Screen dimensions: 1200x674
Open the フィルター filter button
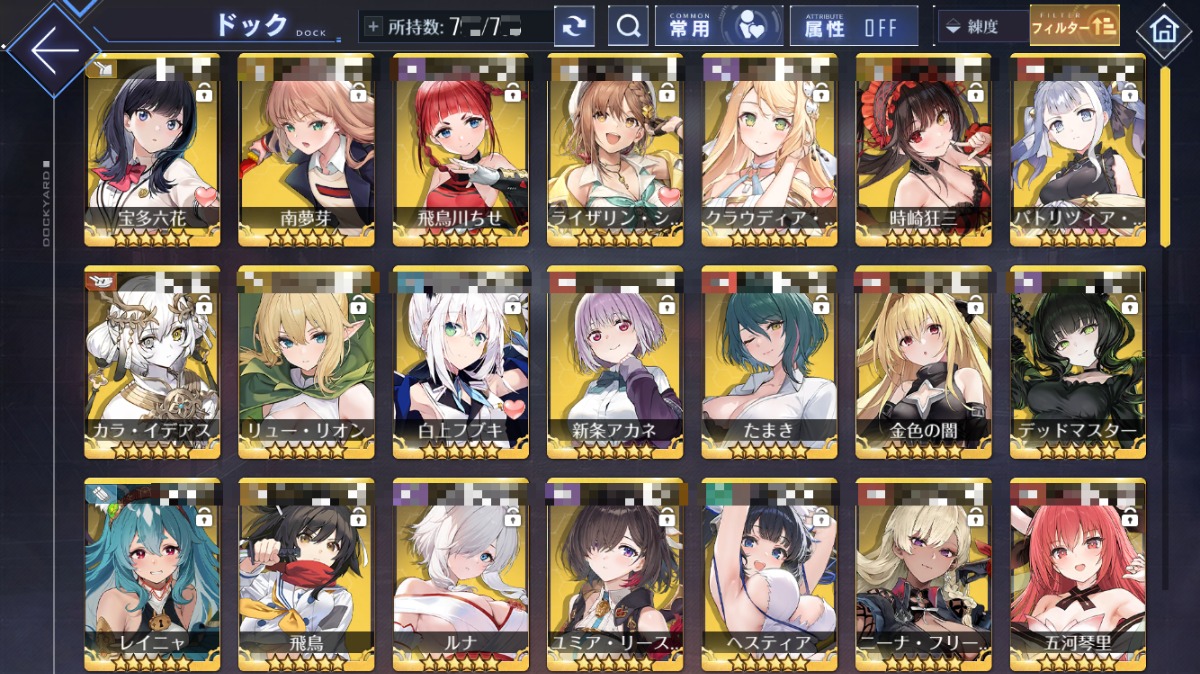click(1075, 27)
